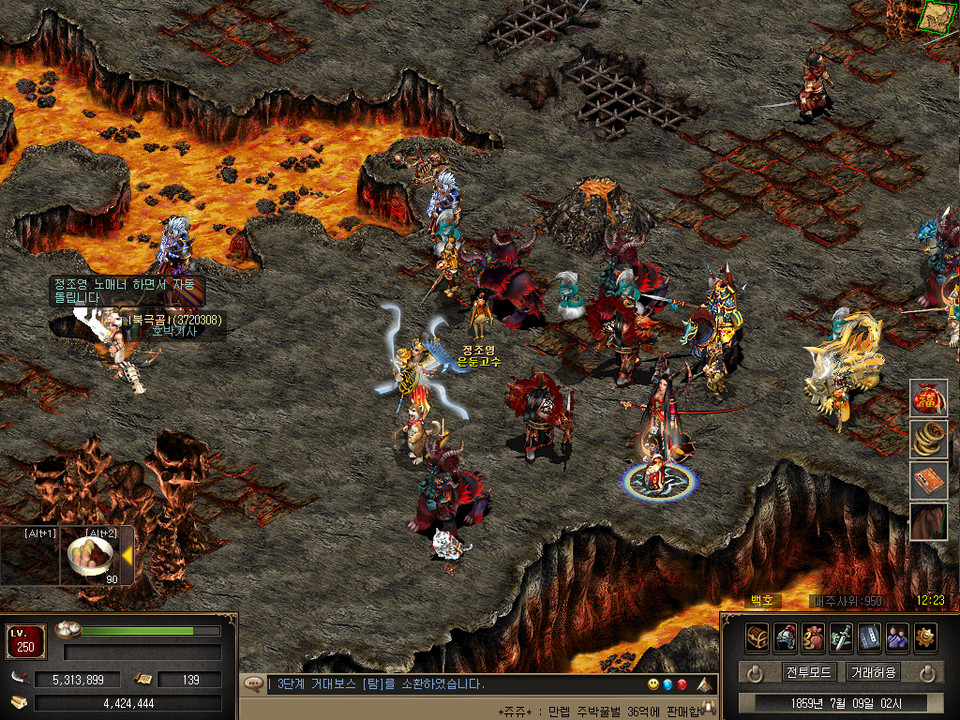The height and width of the screenshot is (720, 960).
Task: Open the gear settings icon
Action: click(925, 637)
